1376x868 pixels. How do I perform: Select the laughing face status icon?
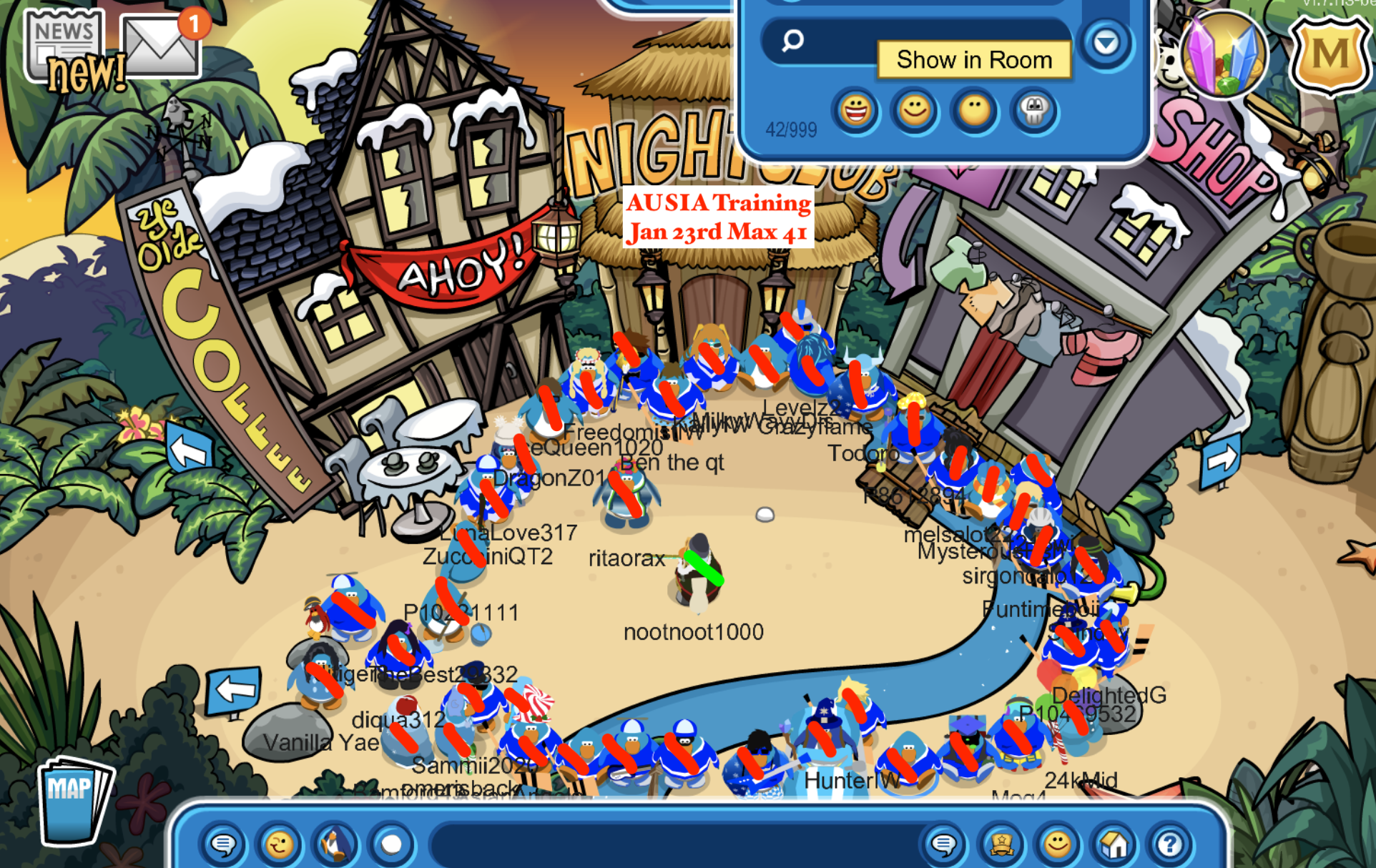[x=855, y=111]
